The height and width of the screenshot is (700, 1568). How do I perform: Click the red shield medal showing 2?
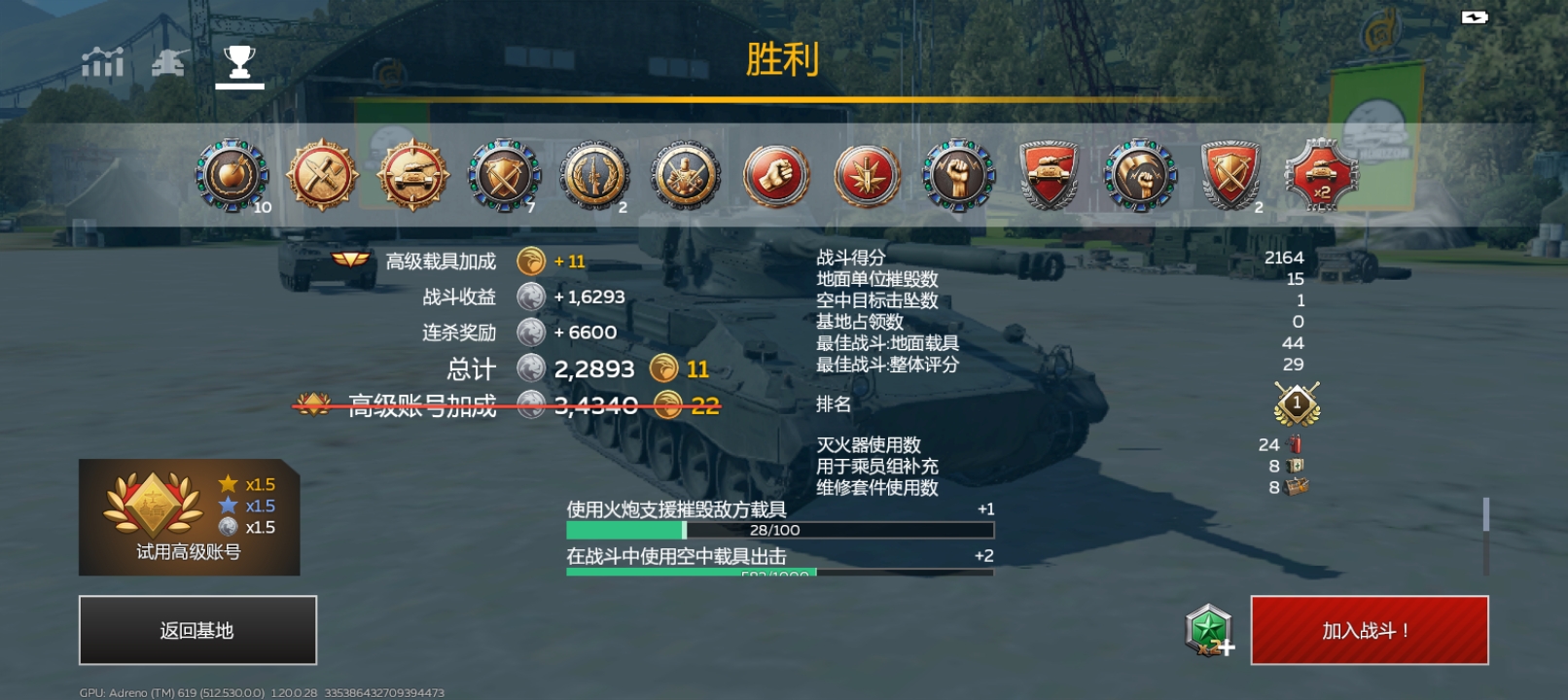click(x=1231, y=177)
